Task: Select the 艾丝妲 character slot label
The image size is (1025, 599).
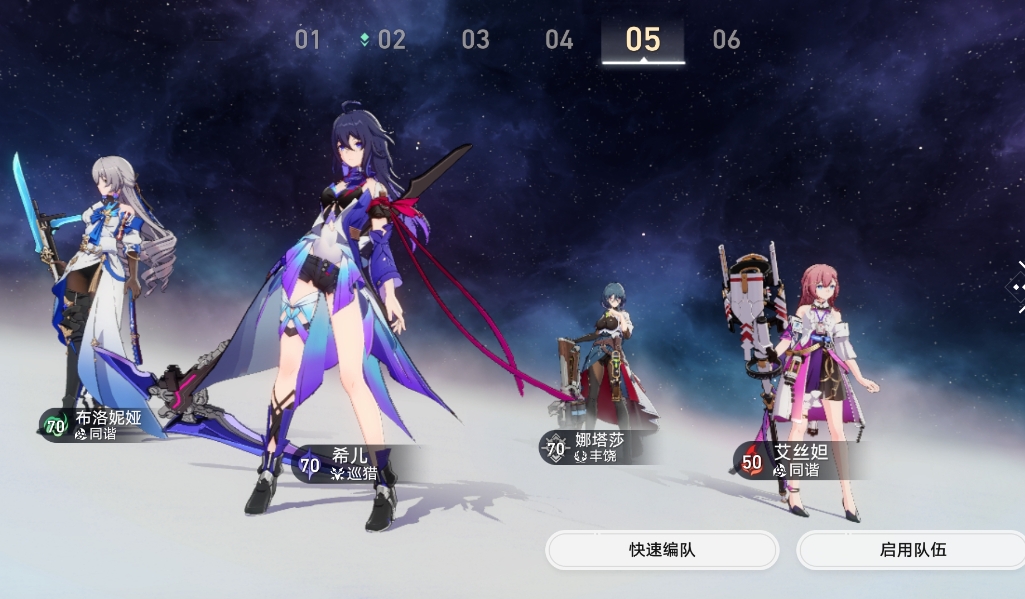Action: 790,460
